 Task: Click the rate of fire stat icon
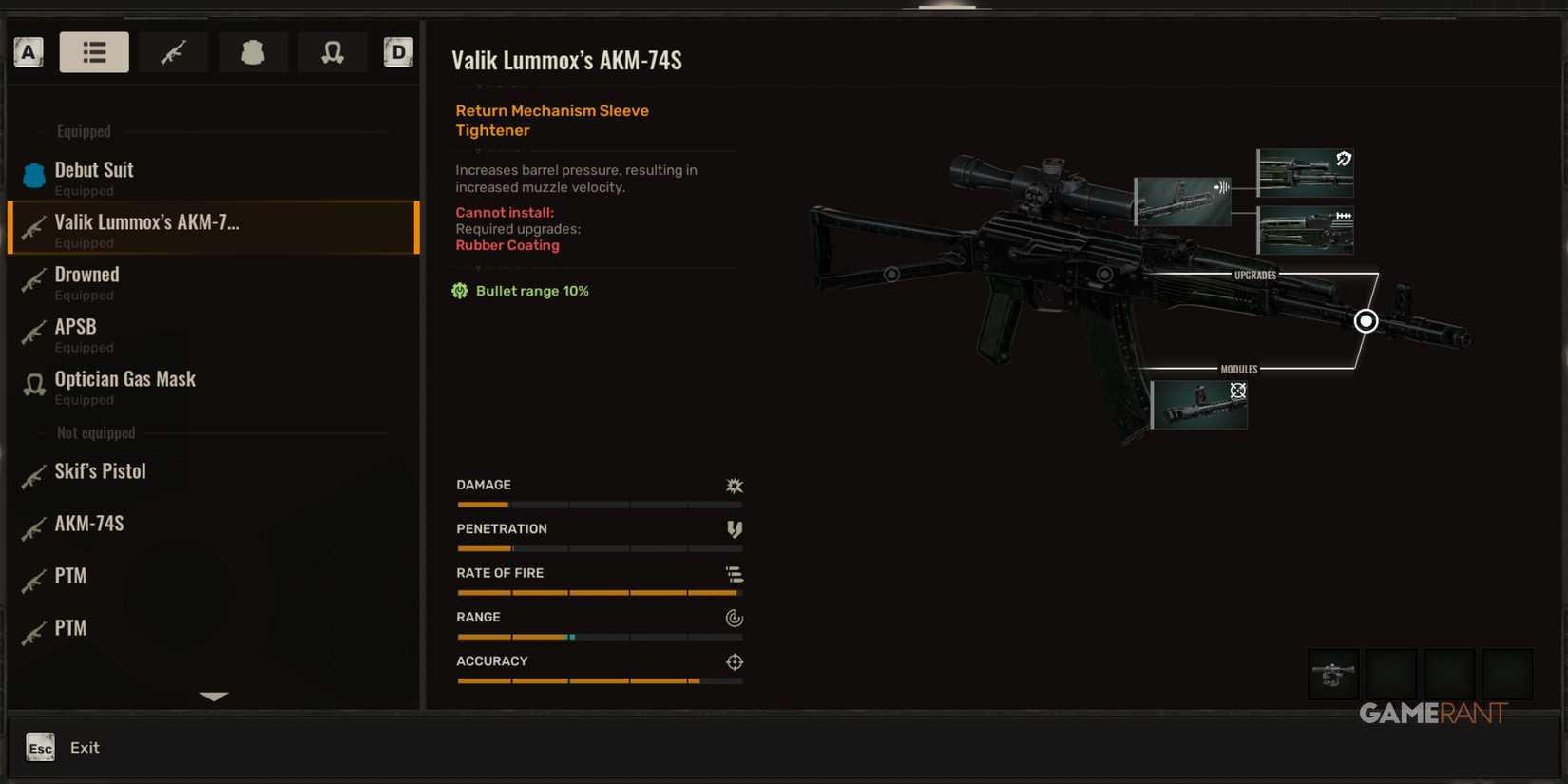(734, 574)
